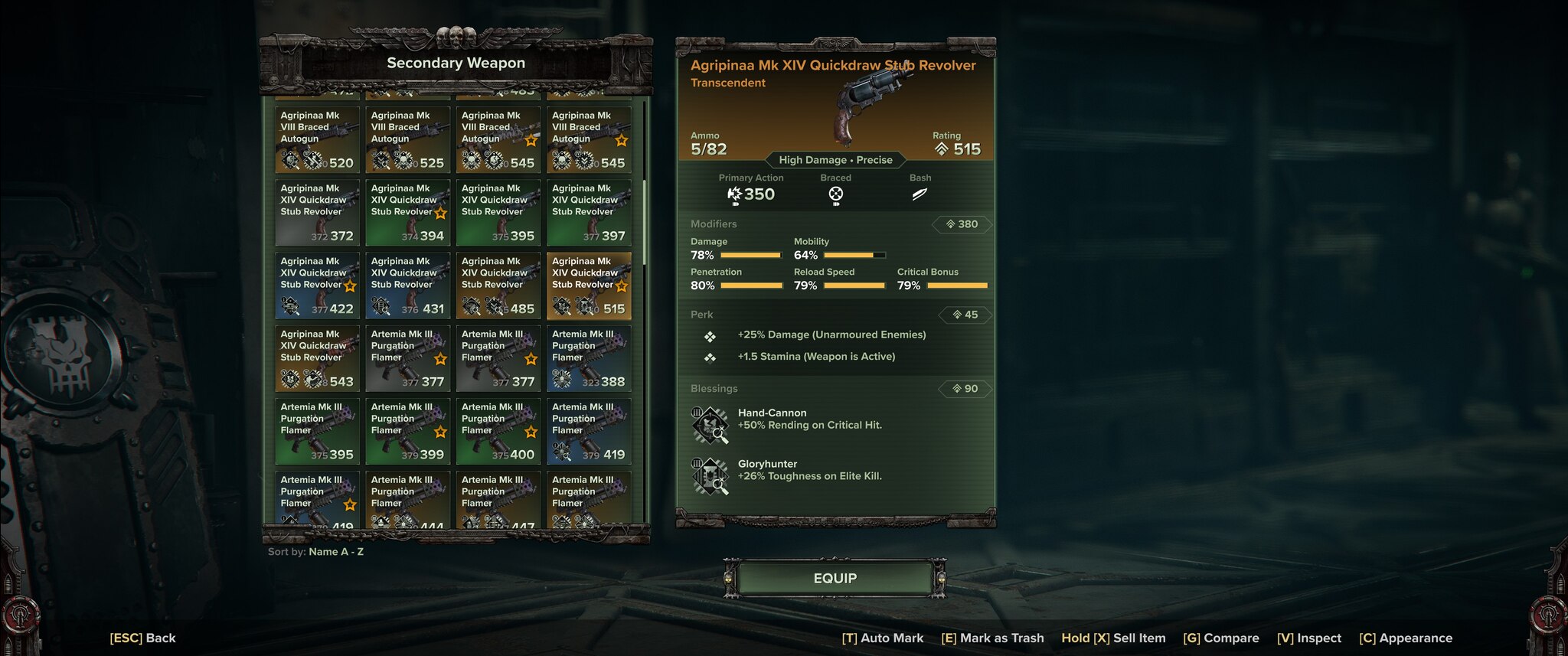Select the highlighted Stub Revolver rated 515
Image resolution: width=1568 pixels, height=656 pixels.
click(x=588, y=285)
